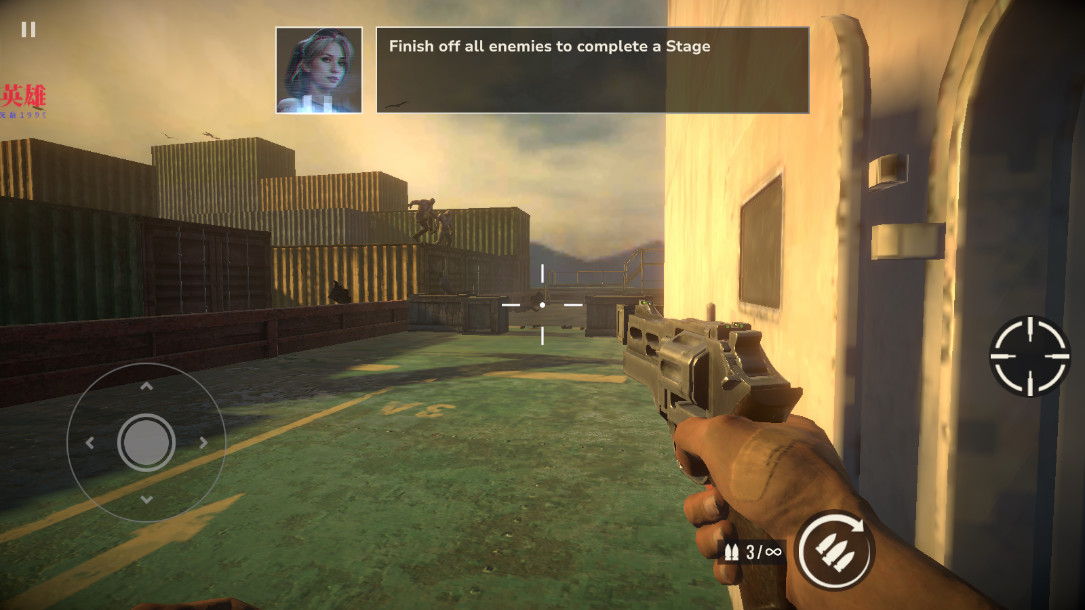Reload the revolver with the bullets button
Image resolution: width=1085 pixels, height=610 pixels.
coord(835,549)
